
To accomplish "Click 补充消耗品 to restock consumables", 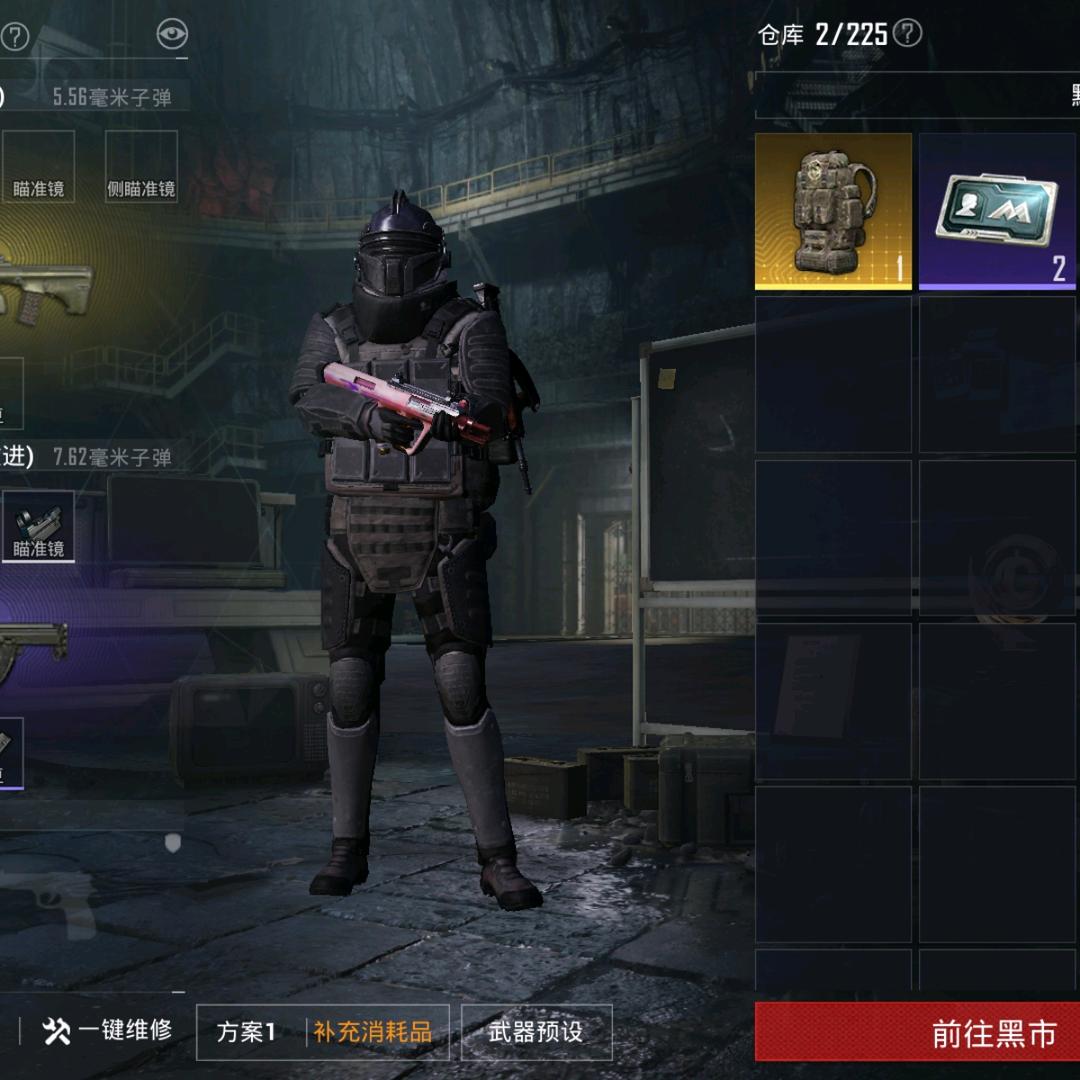I will 372,1032.
